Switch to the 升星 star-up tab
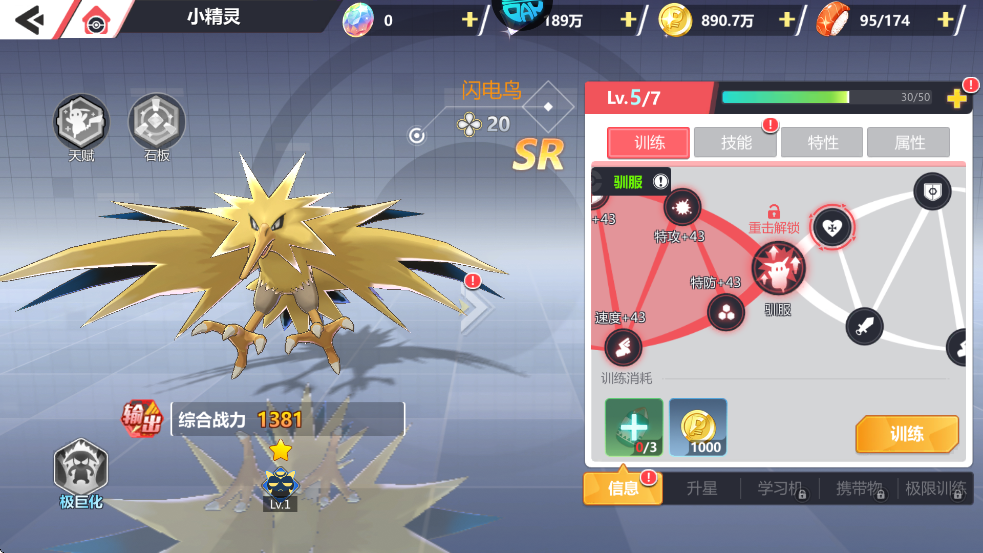This screenshot has width=983, height=553. click(701, 488)
